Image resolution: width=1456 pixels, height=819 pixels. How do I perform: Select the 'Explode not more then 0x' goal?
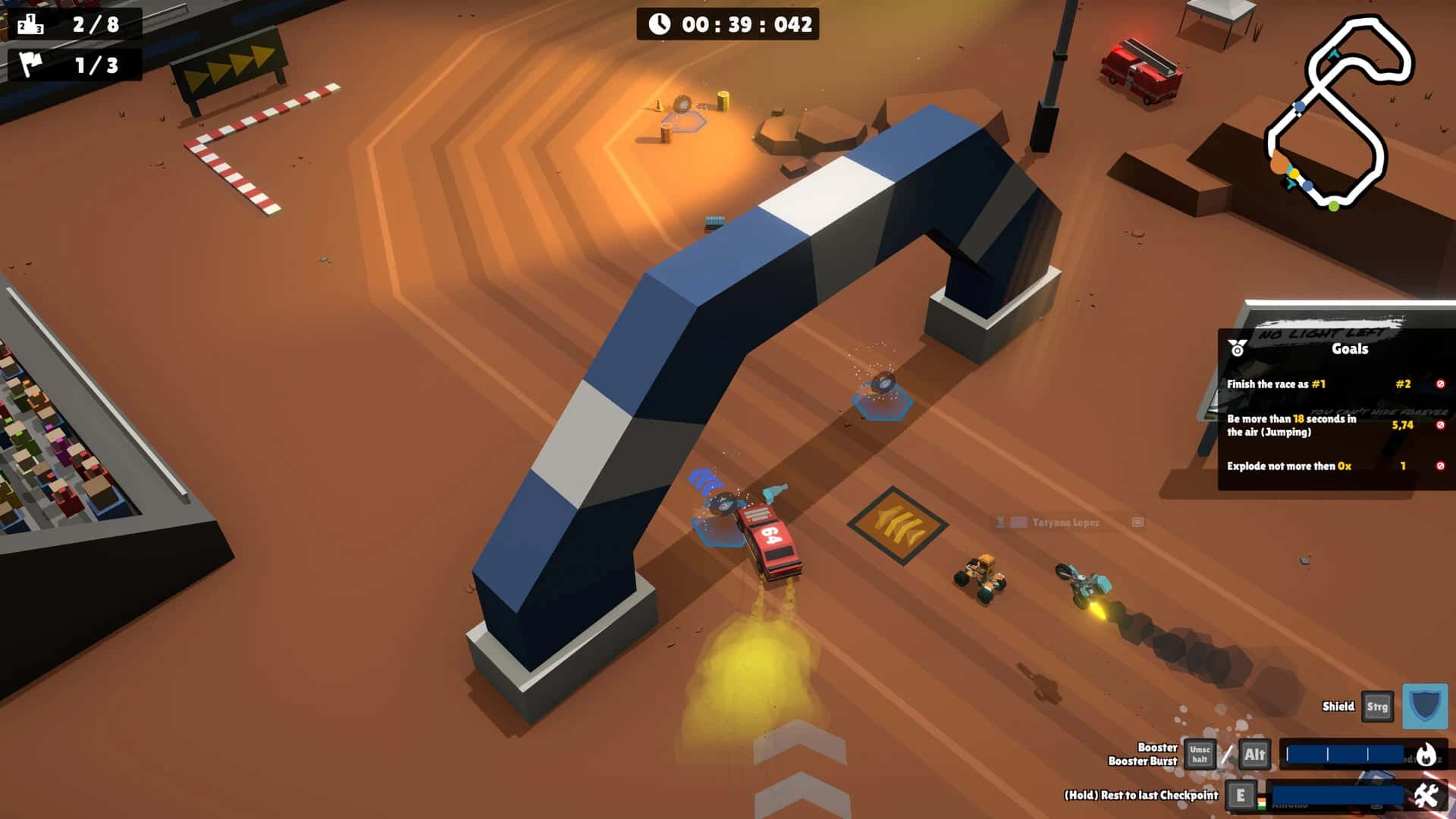pos(1288,466)
